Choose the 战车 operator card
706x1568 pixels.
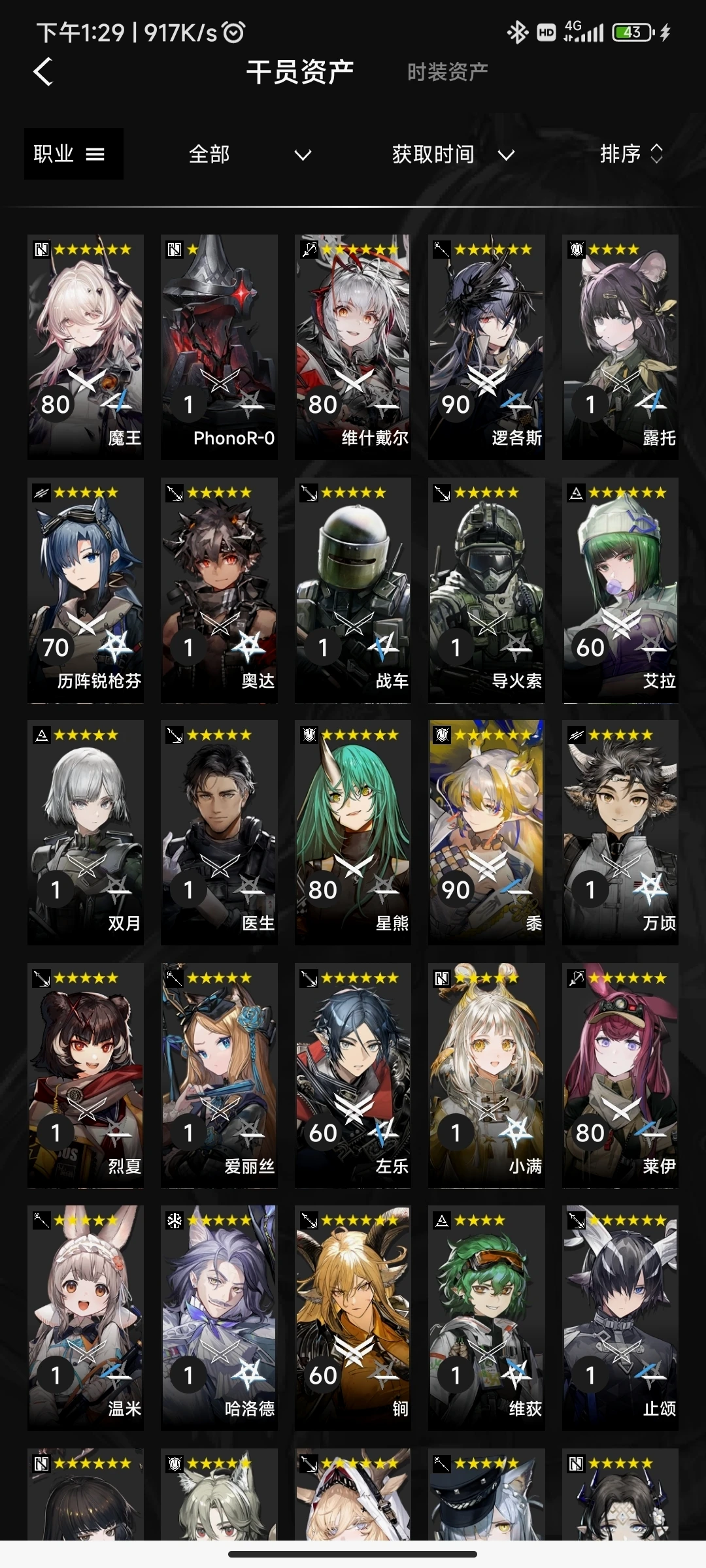pyautogui.click(x=353, y=589)
